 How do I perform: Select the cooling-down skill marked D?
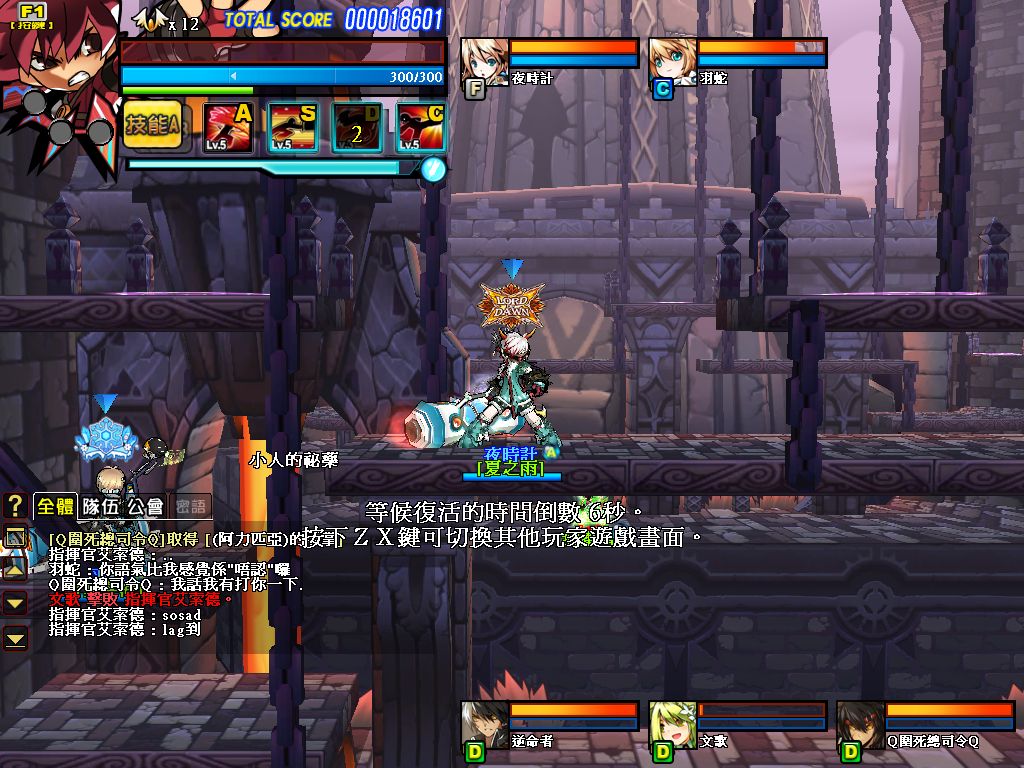(x=357, y=127)
